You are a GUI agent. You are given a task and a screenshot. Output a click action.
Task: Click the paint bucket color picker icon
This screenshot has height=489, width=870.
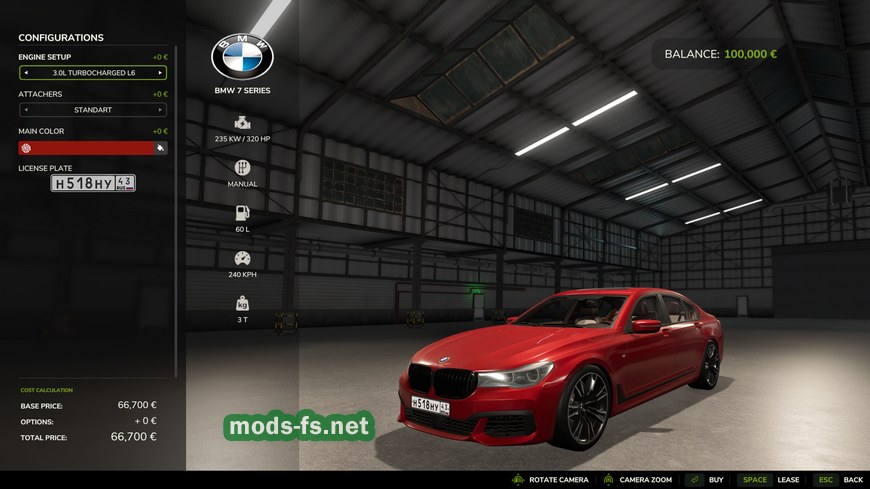click(160, 148)
